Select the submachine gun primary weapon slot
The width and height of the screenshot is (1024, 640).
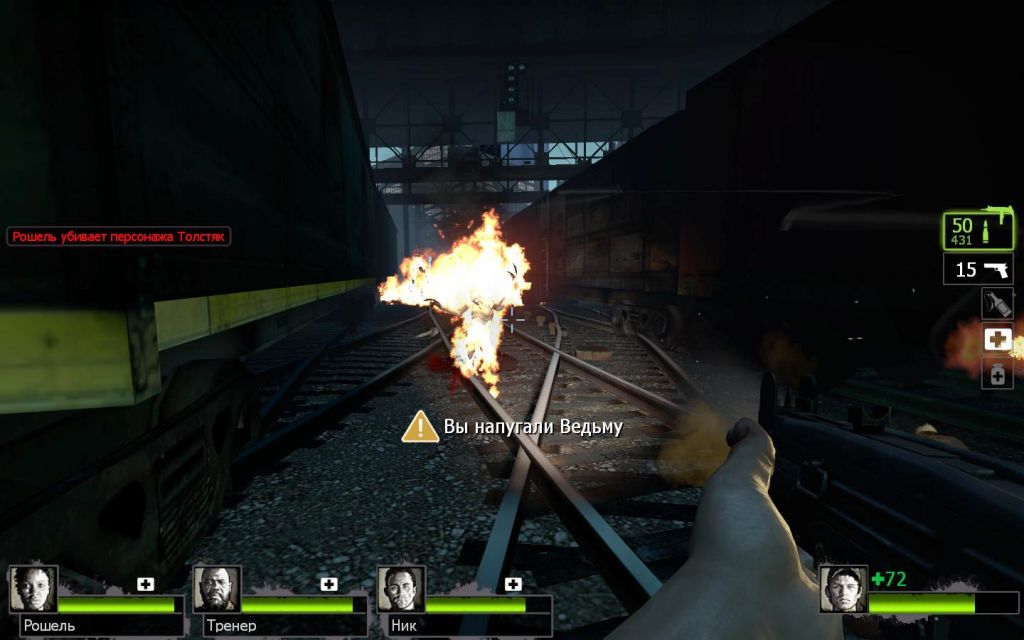[979, 231]
